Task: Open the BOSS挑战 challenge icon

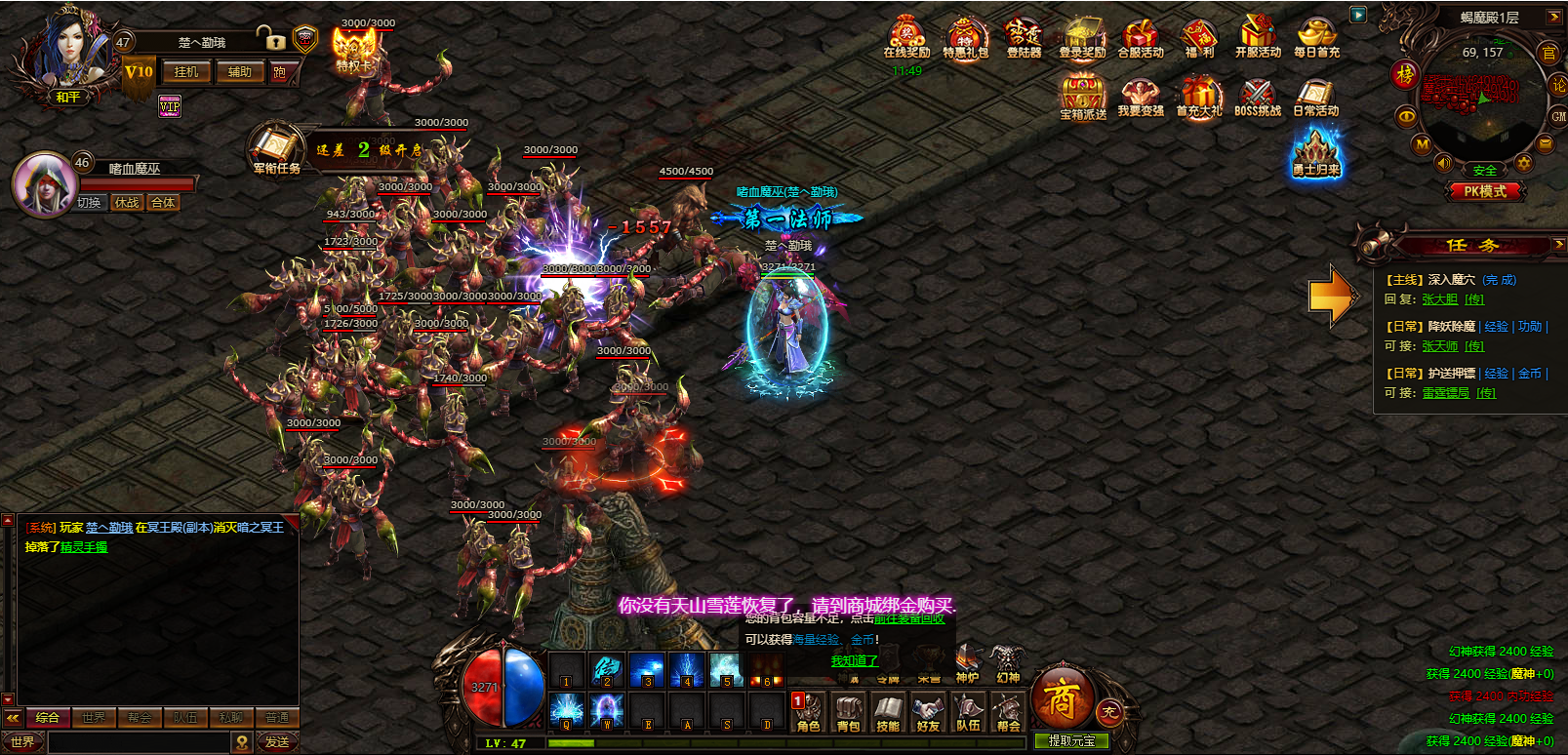Action: 1258,98
